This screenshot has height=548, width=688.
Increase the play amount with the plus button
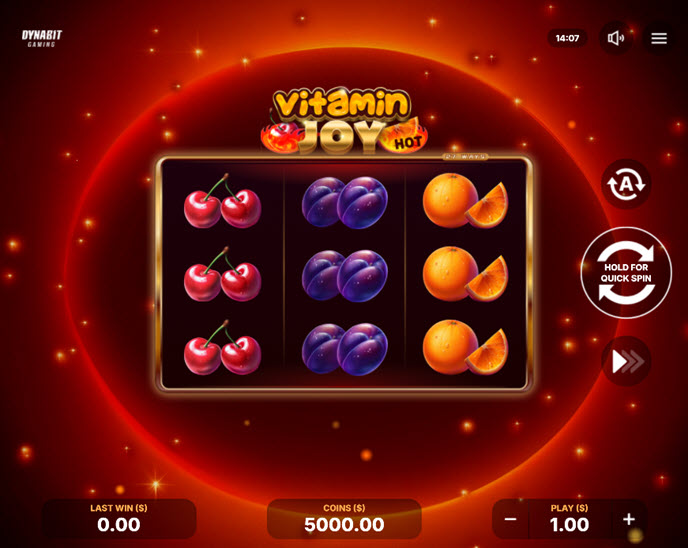(x=629, y=519)
